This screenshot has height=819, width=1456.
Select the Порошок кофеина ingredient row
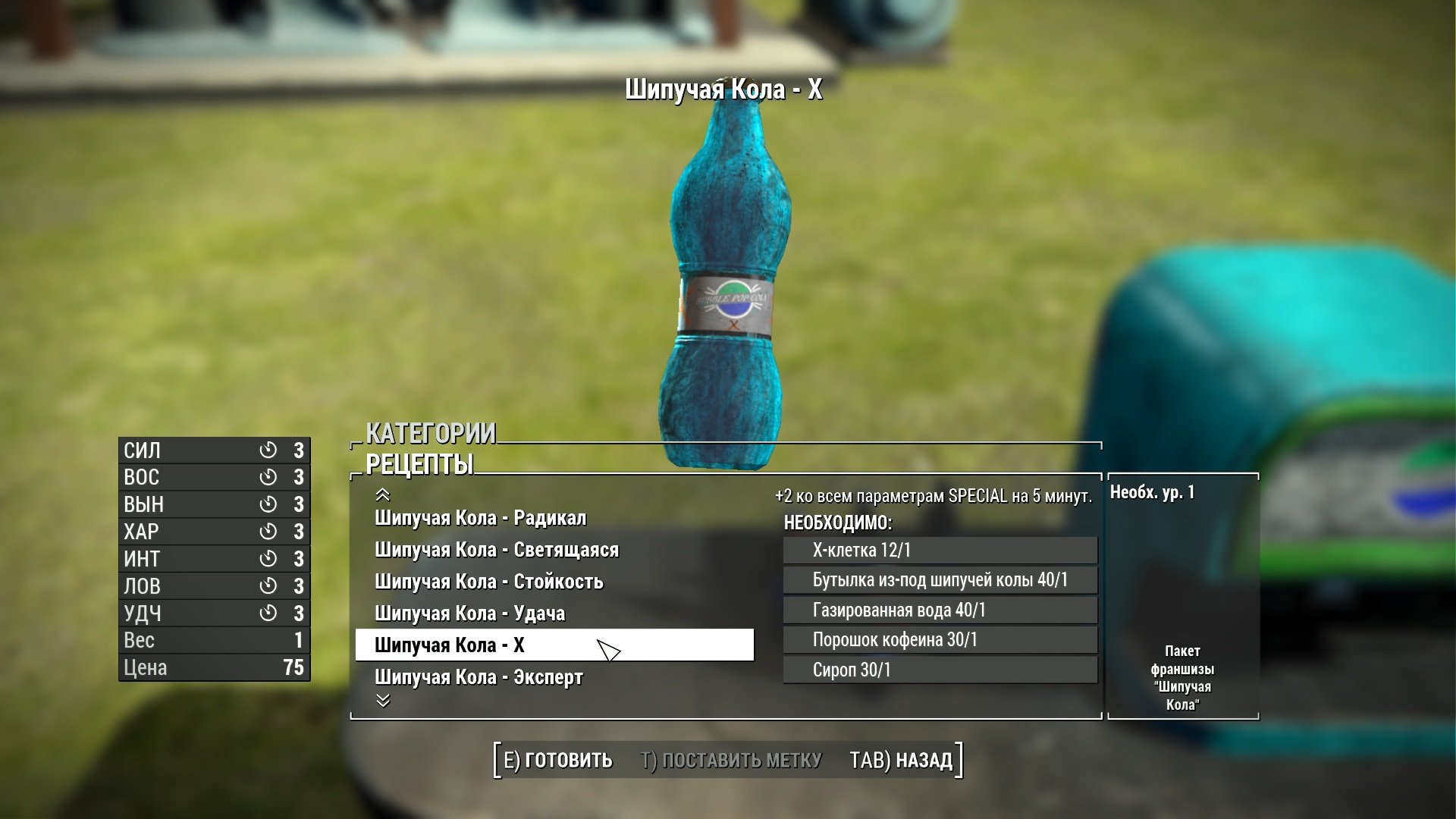pos(940,641)
